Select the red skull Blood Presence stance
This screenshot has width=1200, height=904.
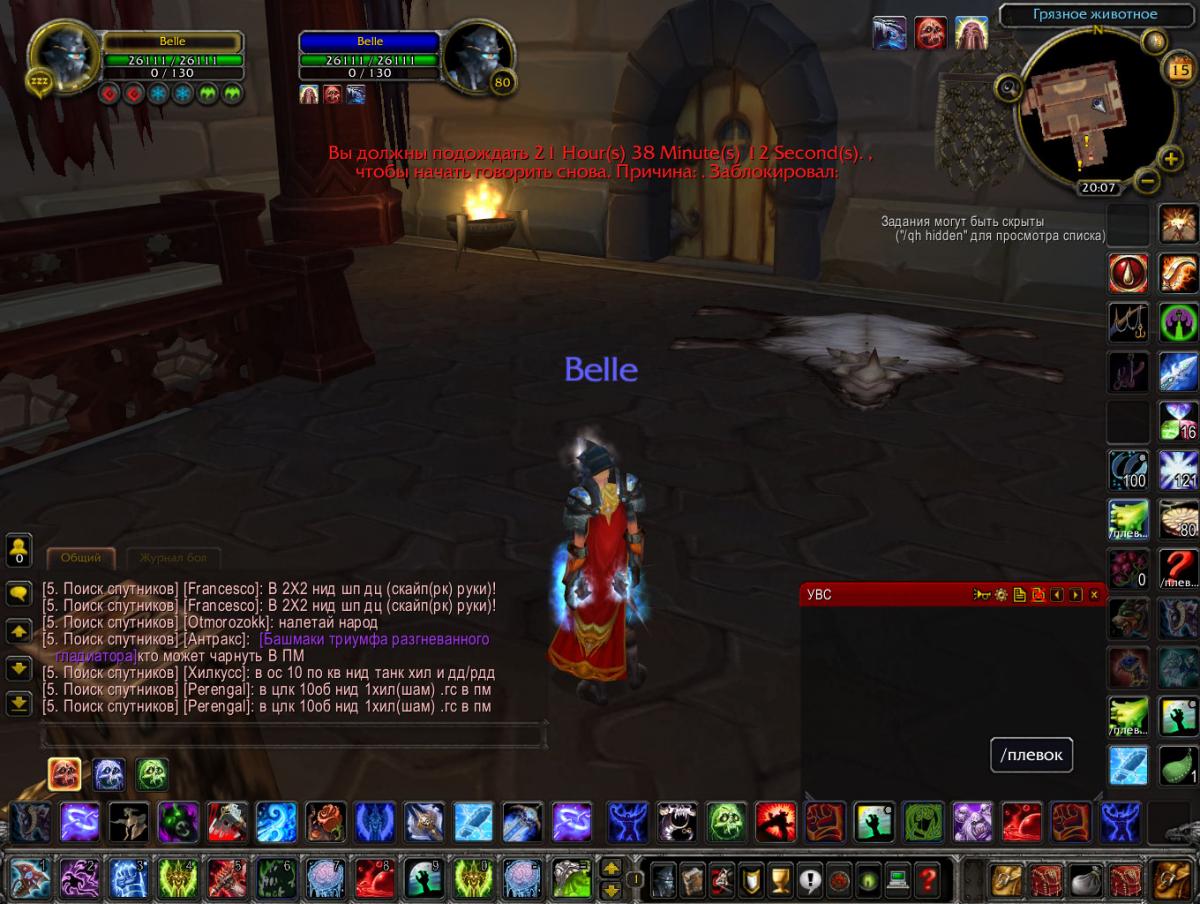click(65, 773)
